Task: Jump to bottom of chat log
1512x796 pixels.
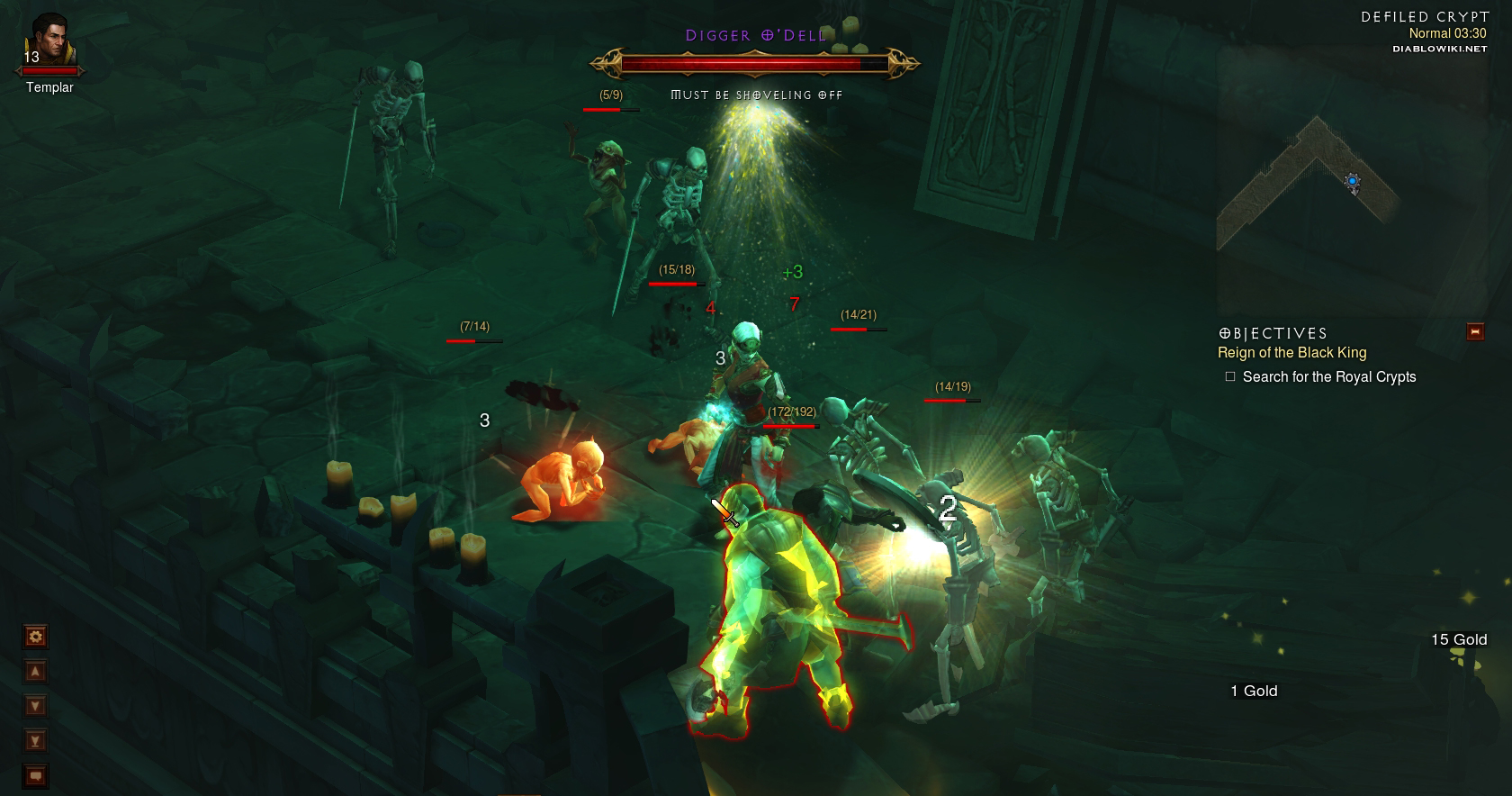Action: pos(36,741)
